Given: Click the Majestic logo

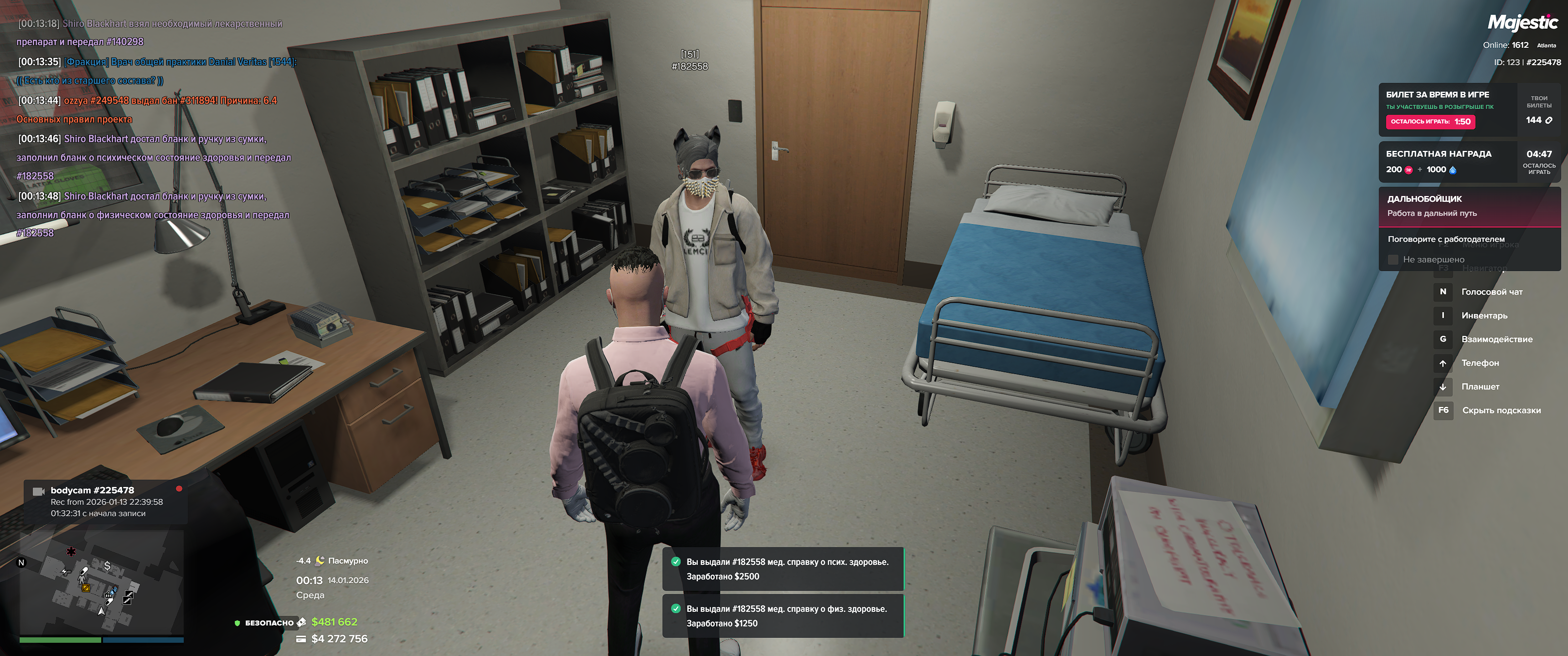Looking at the screenshot, I should click(x=1522, y=23).
